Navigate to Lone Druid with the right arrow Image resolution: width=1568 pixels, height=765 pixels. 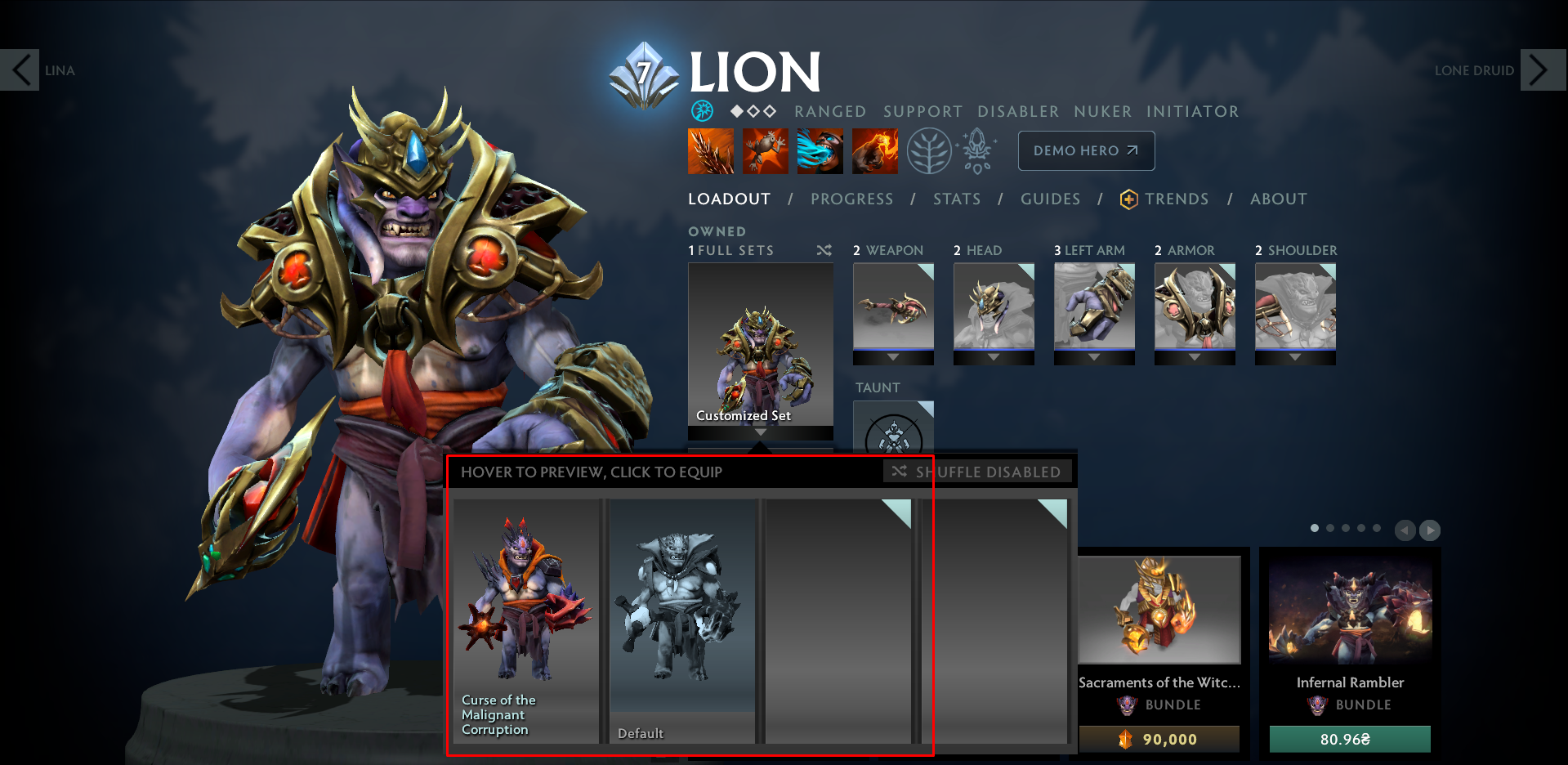coord(1542,69)
